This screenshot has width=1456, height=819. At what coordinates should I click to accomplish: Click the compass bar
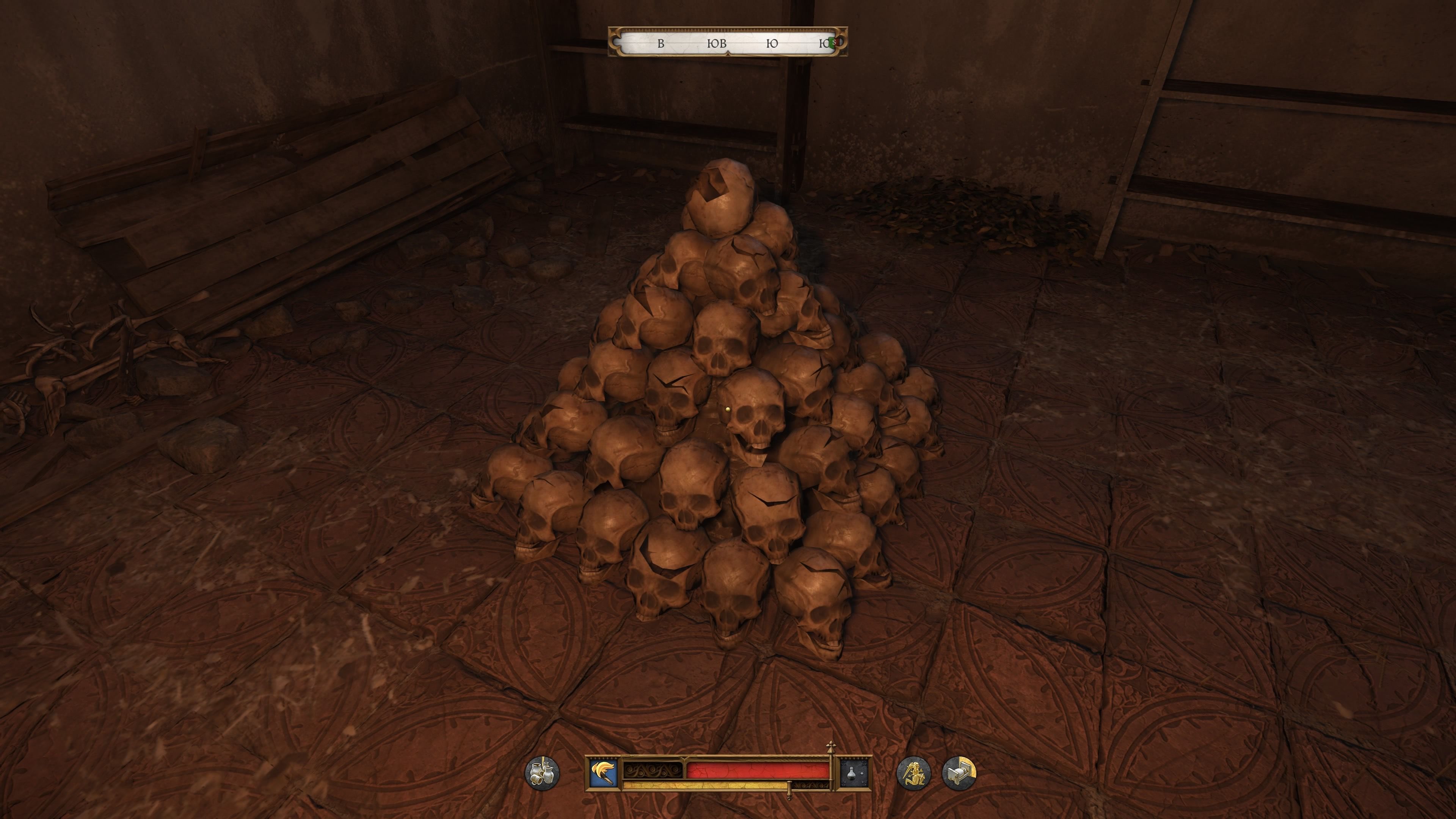point(728,42)
